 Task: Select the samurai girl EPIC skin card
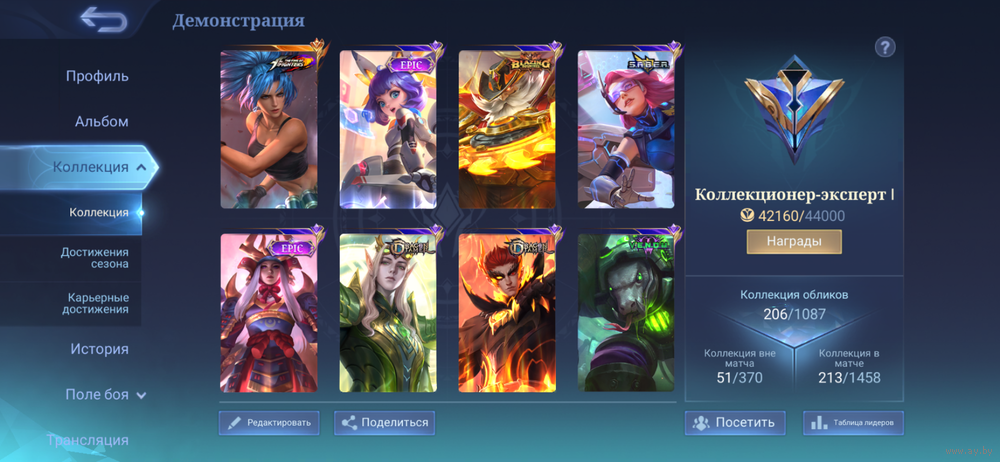click(x=269, y=312)
